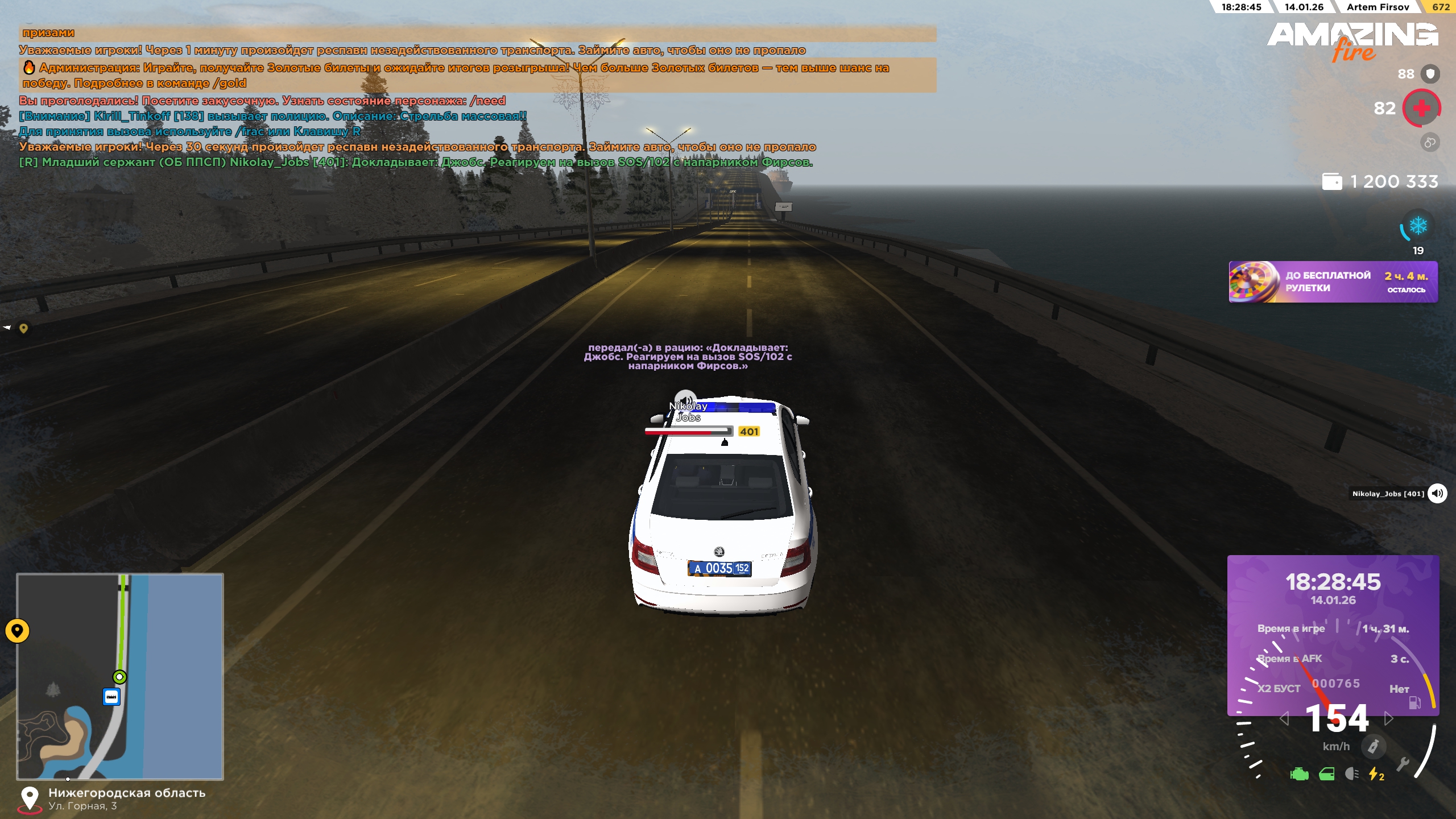Screen dimensions: 1456x819
Task: Toggle the green engine icon
Action: point(1299,774)
